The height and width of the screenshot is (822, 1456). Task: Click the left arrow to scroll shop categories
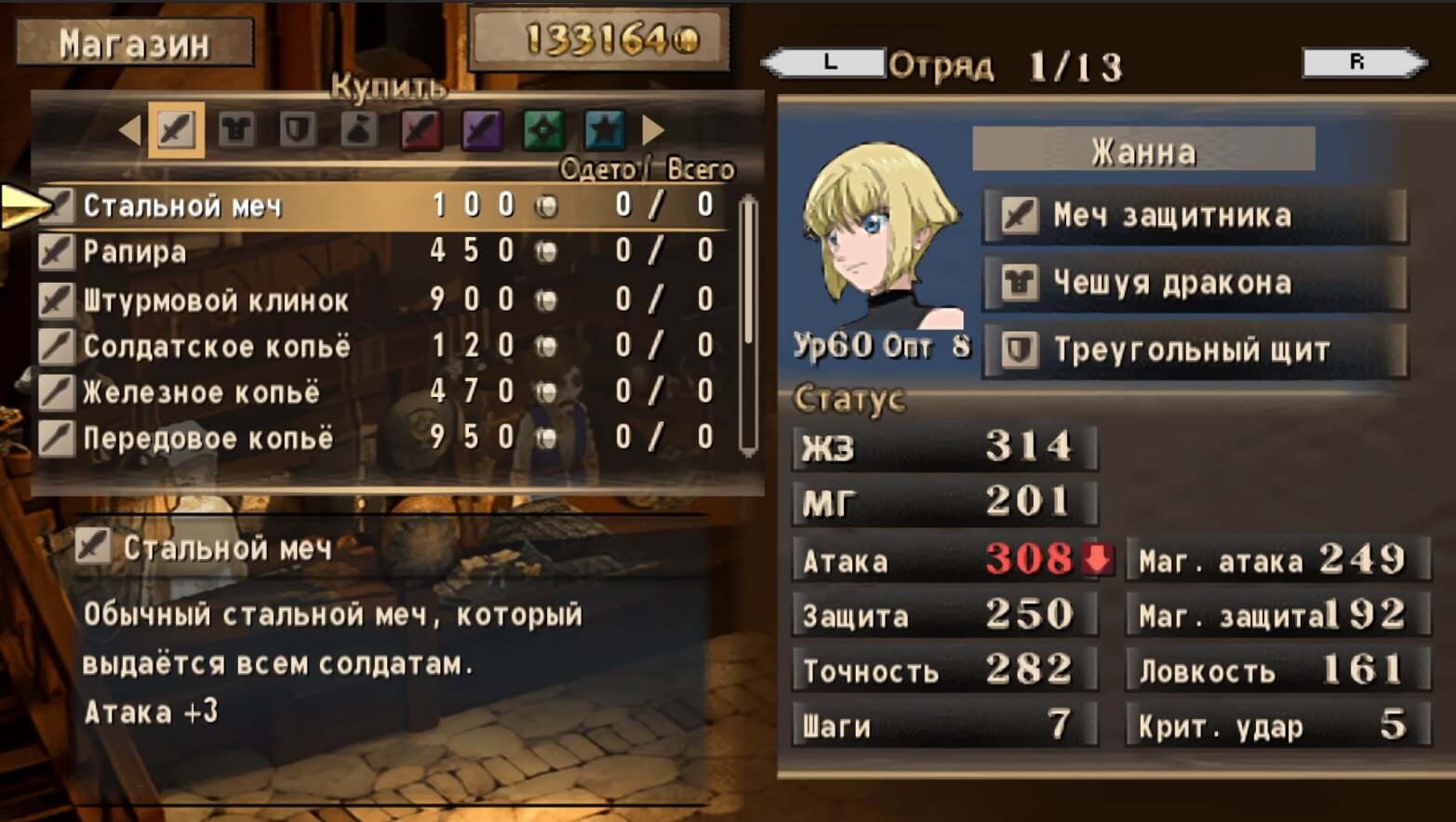coord(130,129)
